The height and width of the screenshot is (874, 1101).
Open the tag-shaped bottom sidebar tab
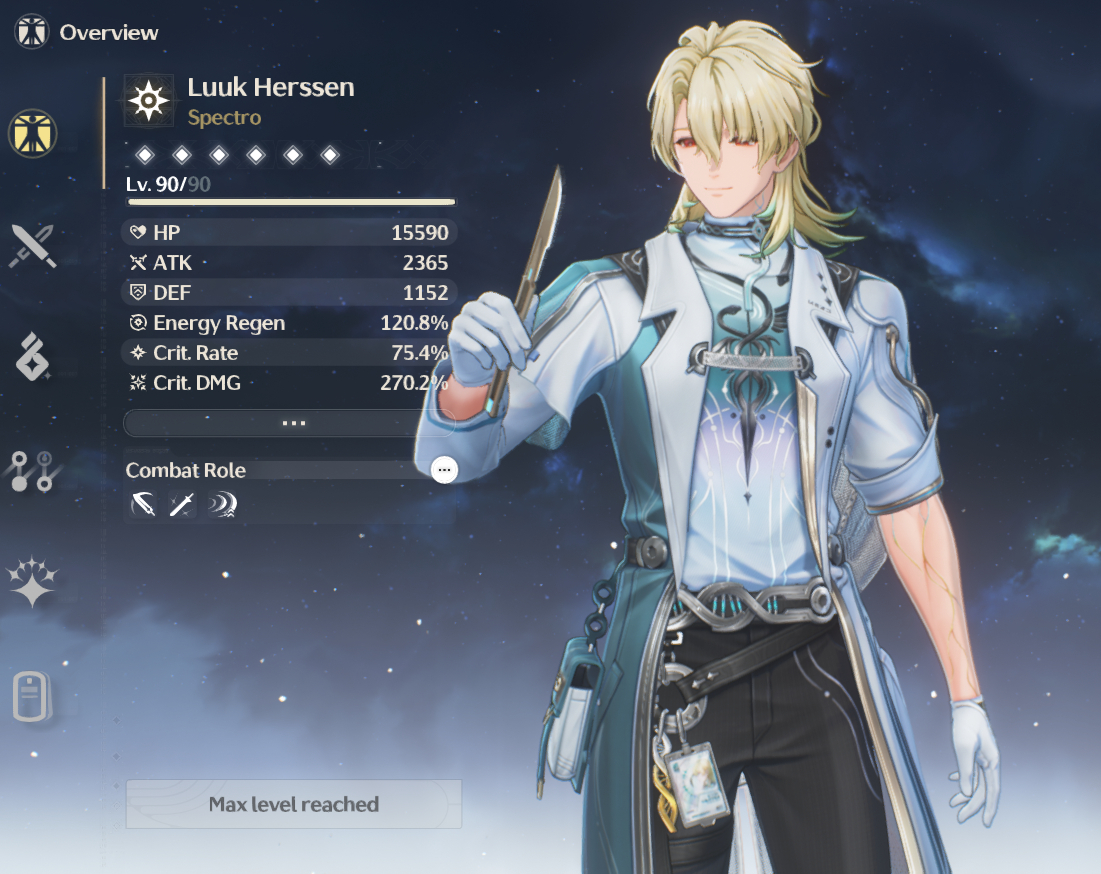click(31, 697)
